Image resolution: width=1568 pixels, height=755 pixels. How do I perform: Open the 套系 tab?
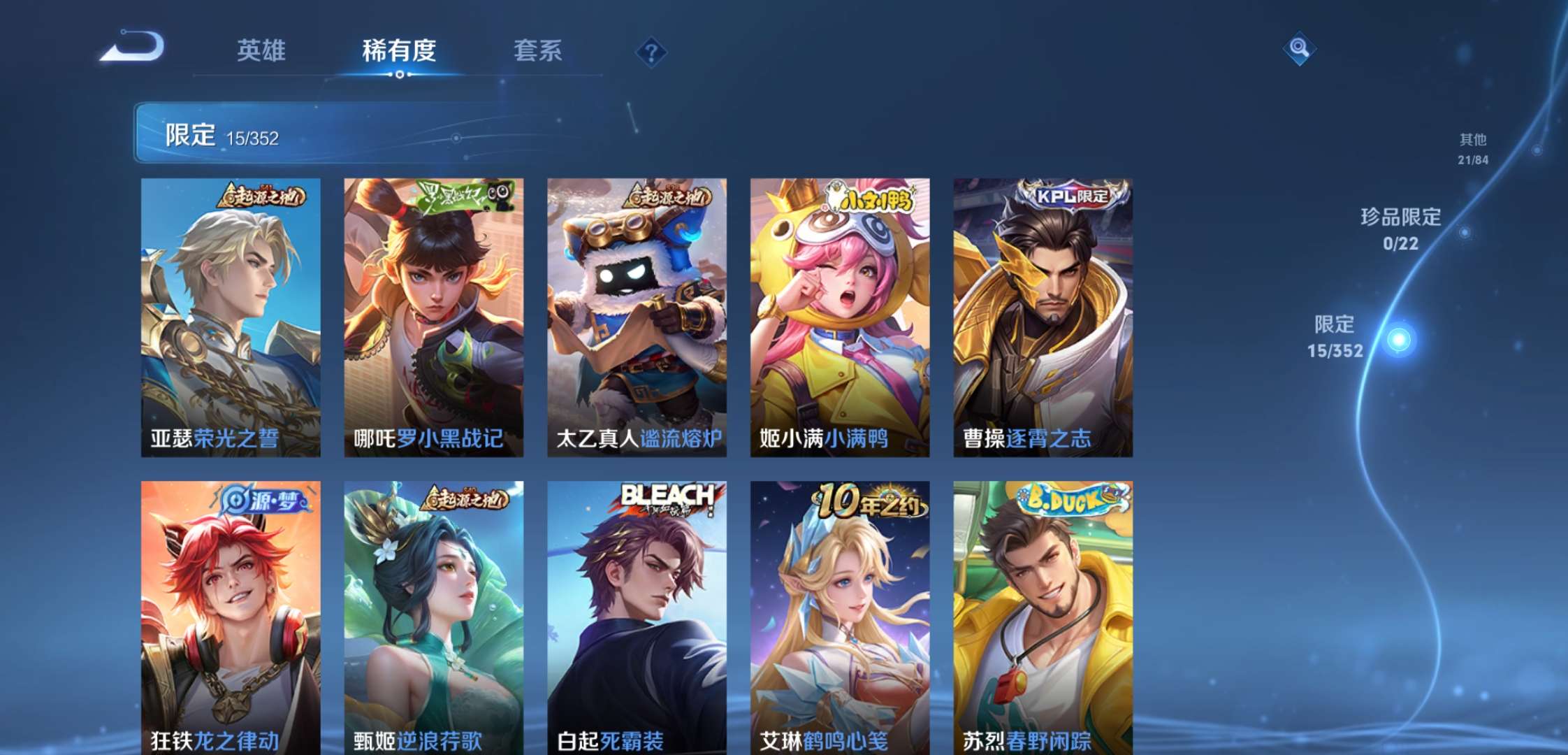tap(539, 52)
